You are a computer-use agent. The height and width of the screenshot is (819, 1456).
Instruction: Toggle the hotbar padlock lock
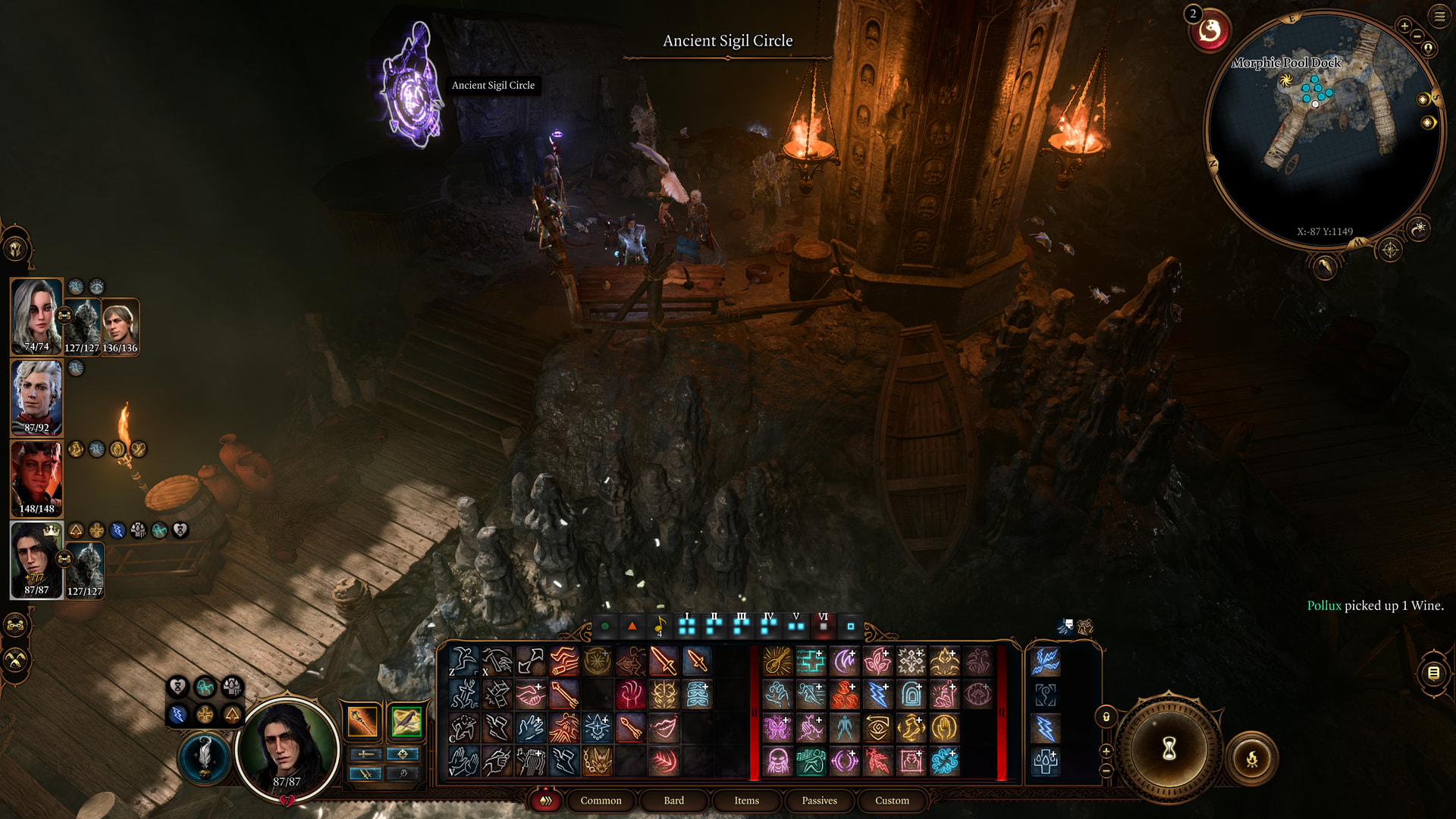[1106, 717]
